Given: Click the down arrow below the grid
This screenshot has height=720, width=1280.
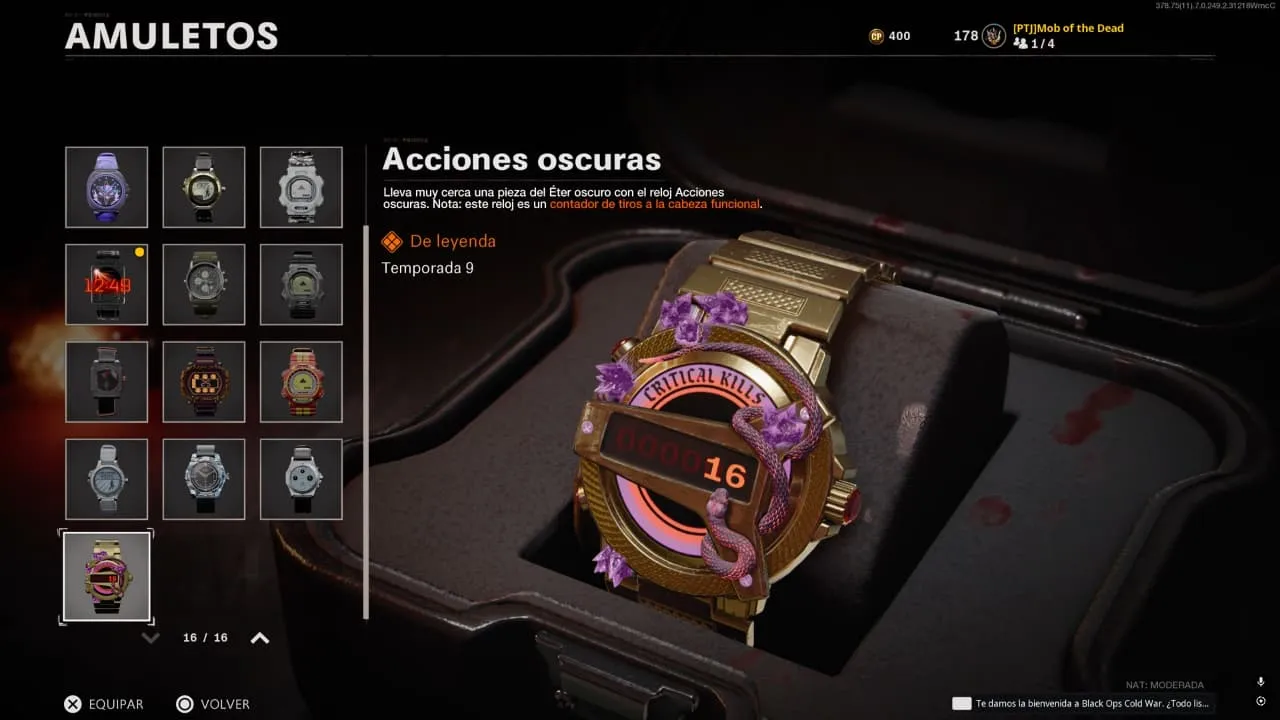Looking at the screenshot, I should tap(151, 638).
